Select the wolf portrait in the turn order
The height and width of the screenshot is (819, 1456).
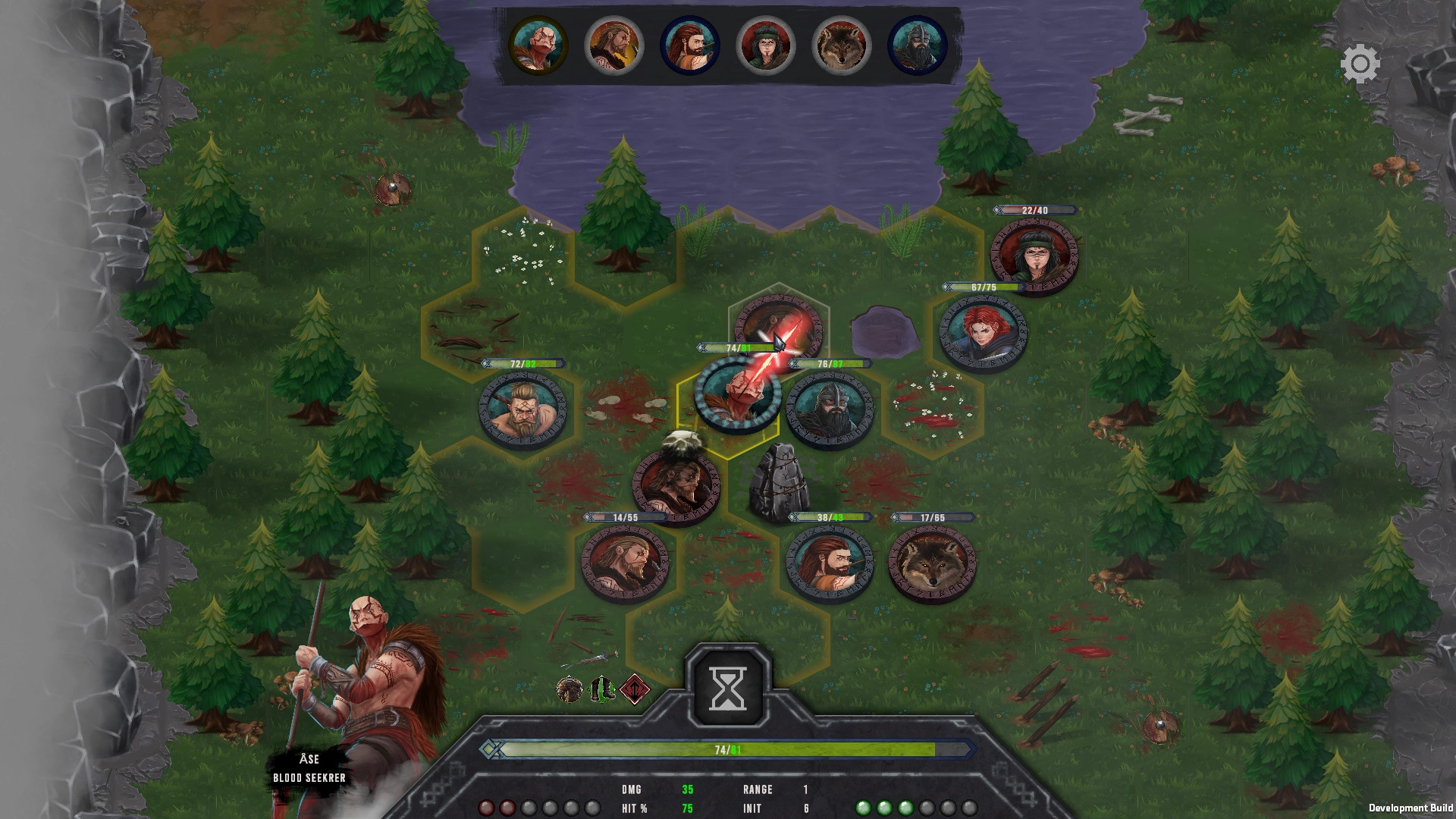tap(842, 45)
